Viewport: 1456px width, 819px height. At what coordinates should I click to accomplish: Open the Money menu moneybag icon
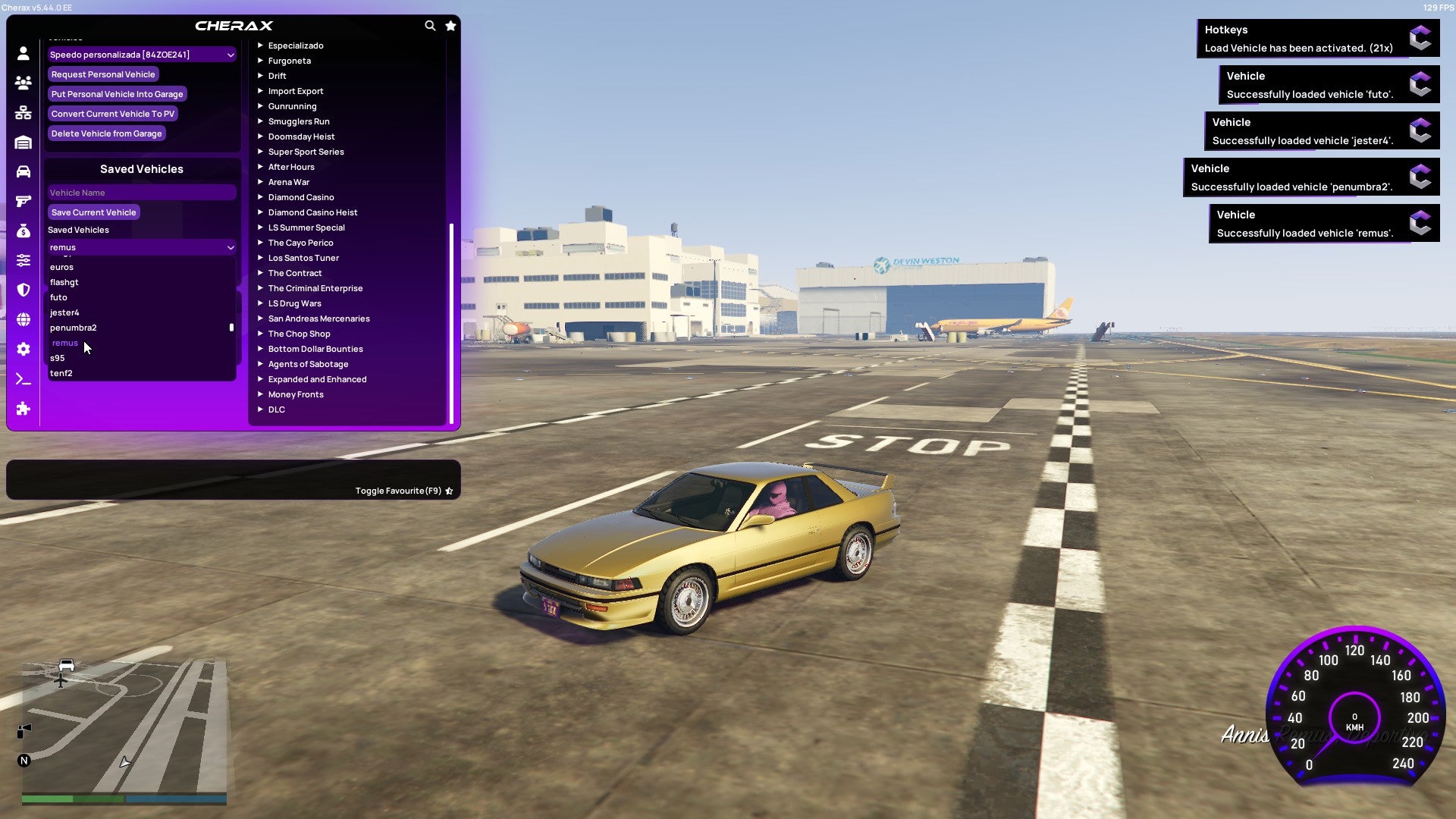tap(23, 230)
